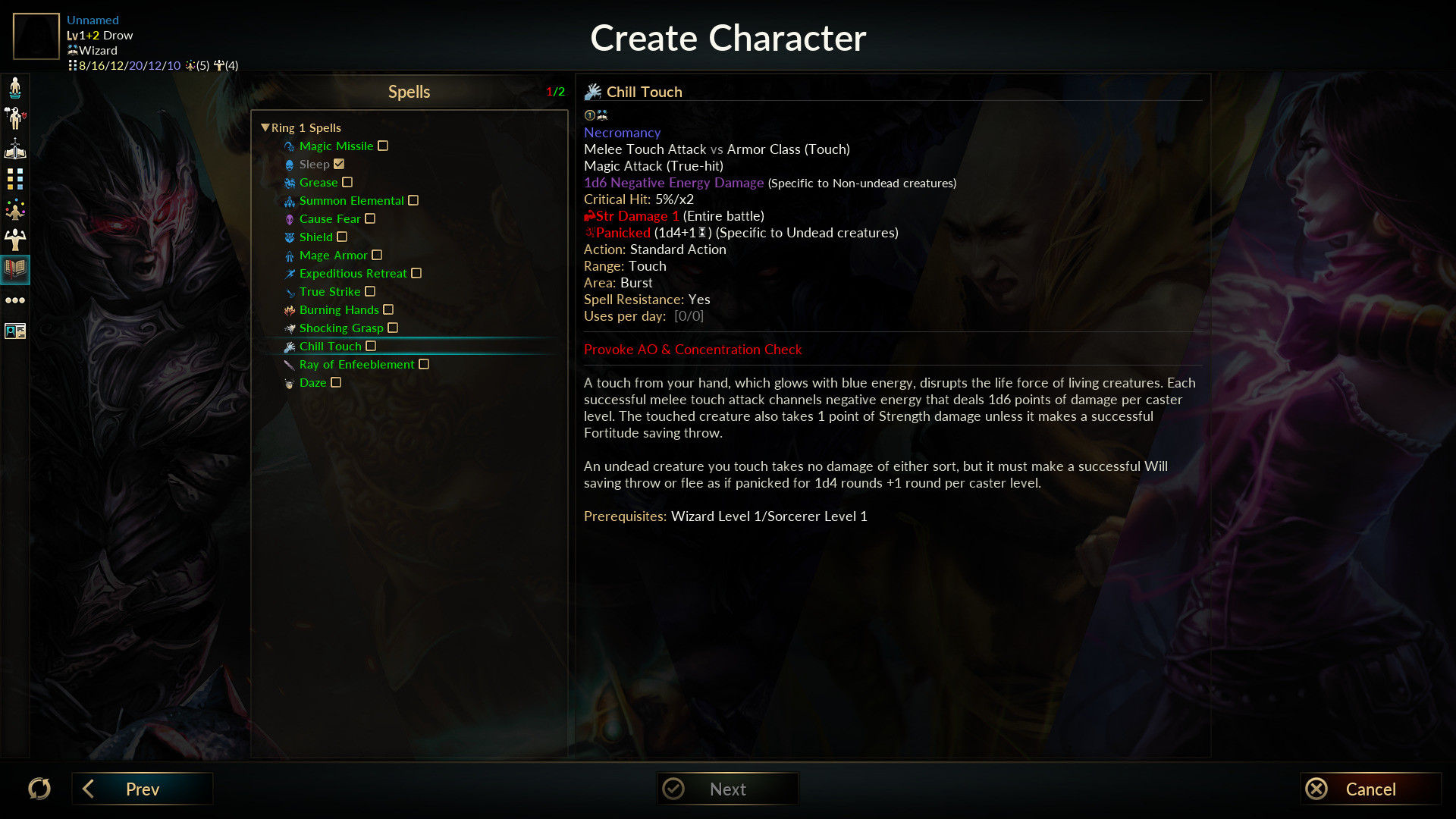The height and width of the screenshot is (819, 1456).
Task: Open the abilities step with flexing figure icon
Action: tap(15, 240)
